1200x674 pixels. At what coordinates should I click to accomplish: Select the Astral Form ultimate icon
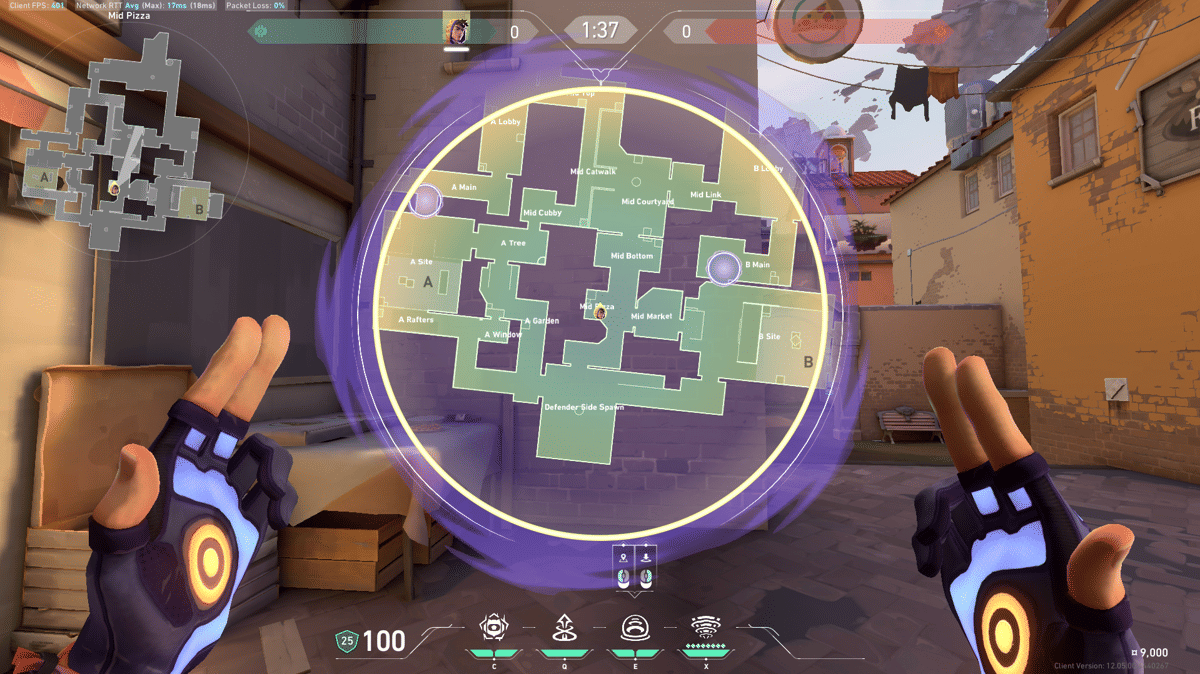706,628
